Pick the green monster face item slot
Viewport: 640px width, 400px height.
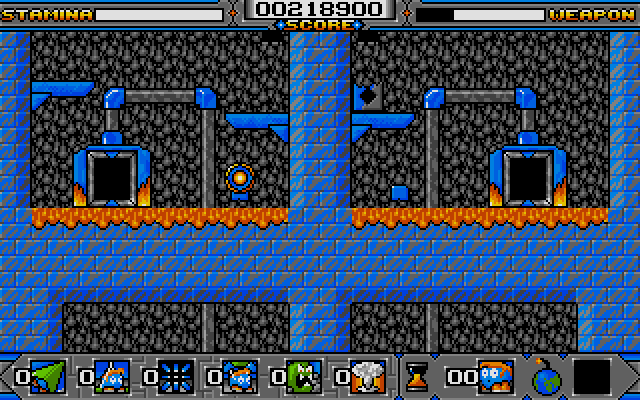(x=303, y=377)
